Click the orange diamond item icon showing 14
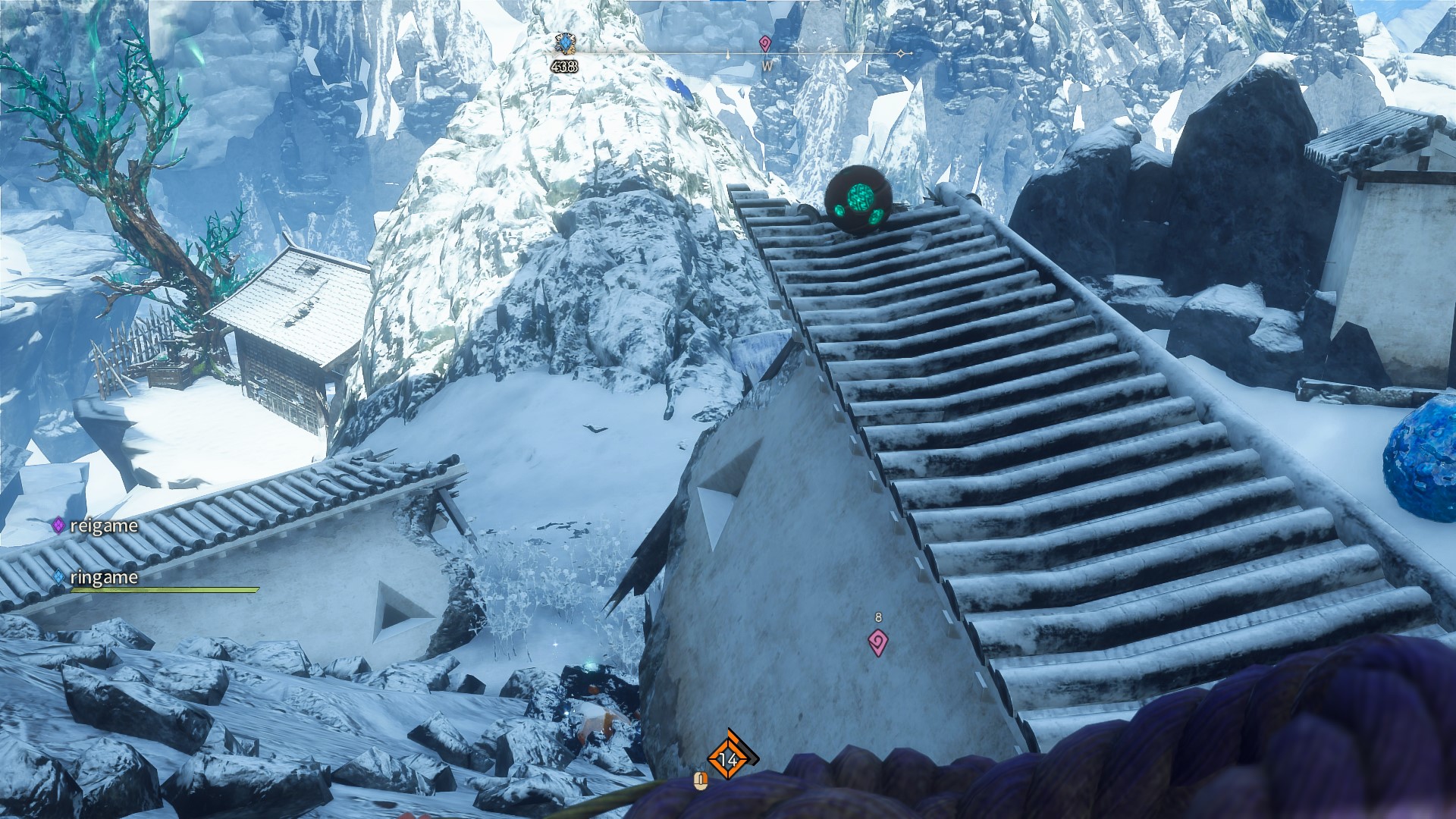 pyautogui.click(x=729, y=757)
